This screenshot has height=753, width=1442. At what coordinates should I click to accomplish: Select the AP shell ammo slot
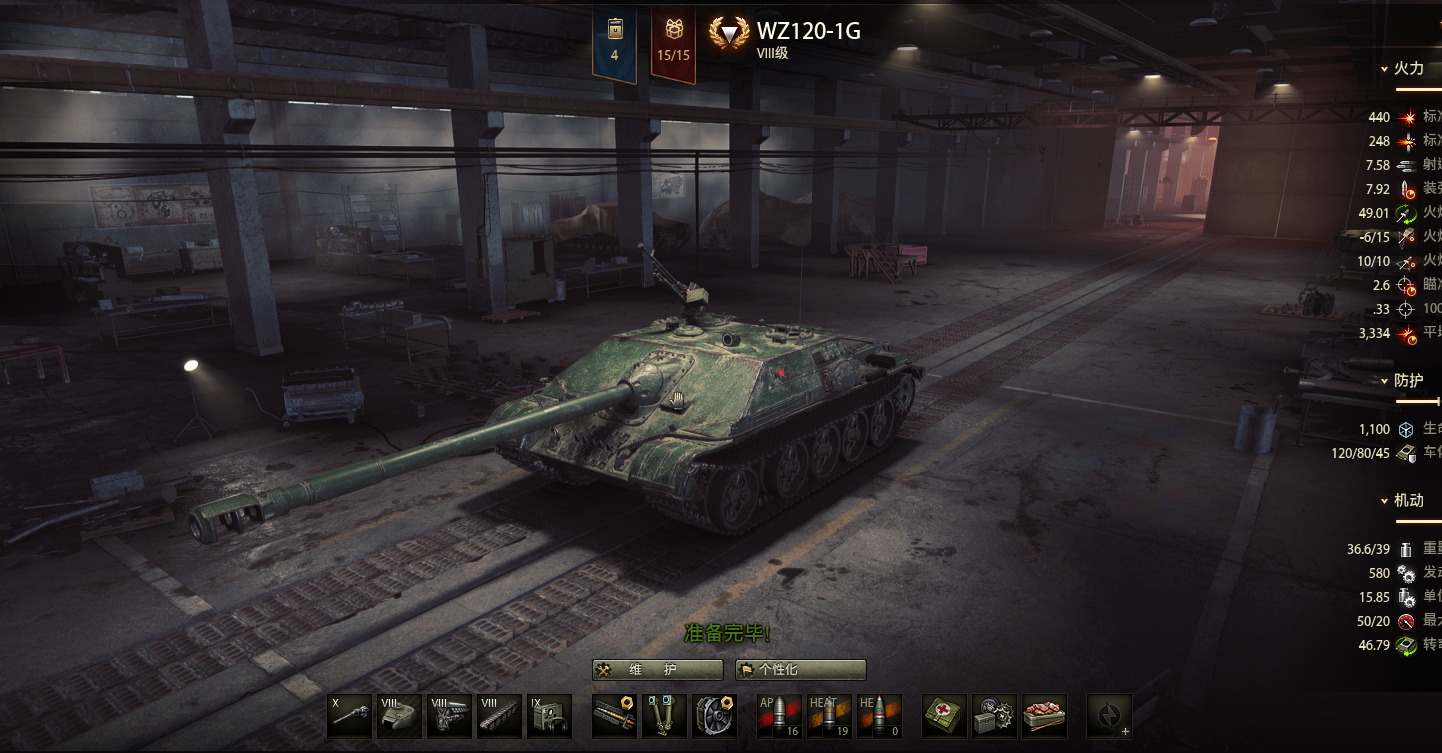tap(779, 716)
